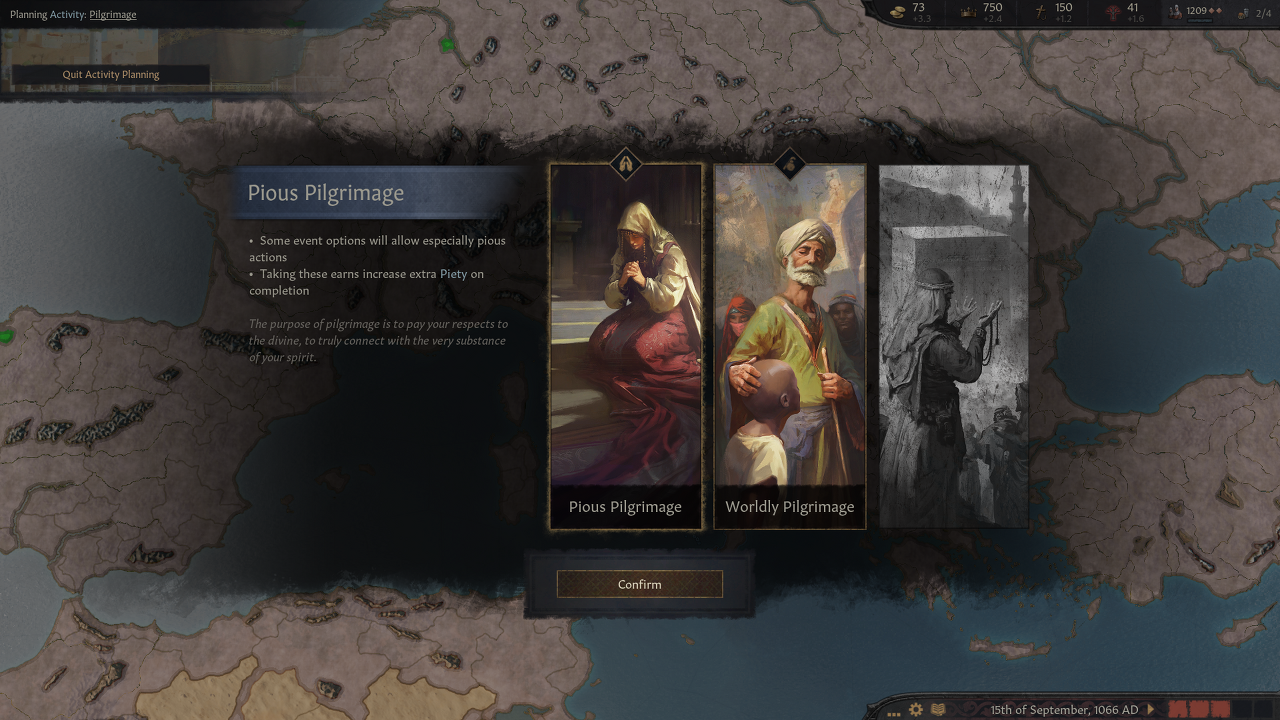Open the Pilgrimage activity link

(113, 15)
